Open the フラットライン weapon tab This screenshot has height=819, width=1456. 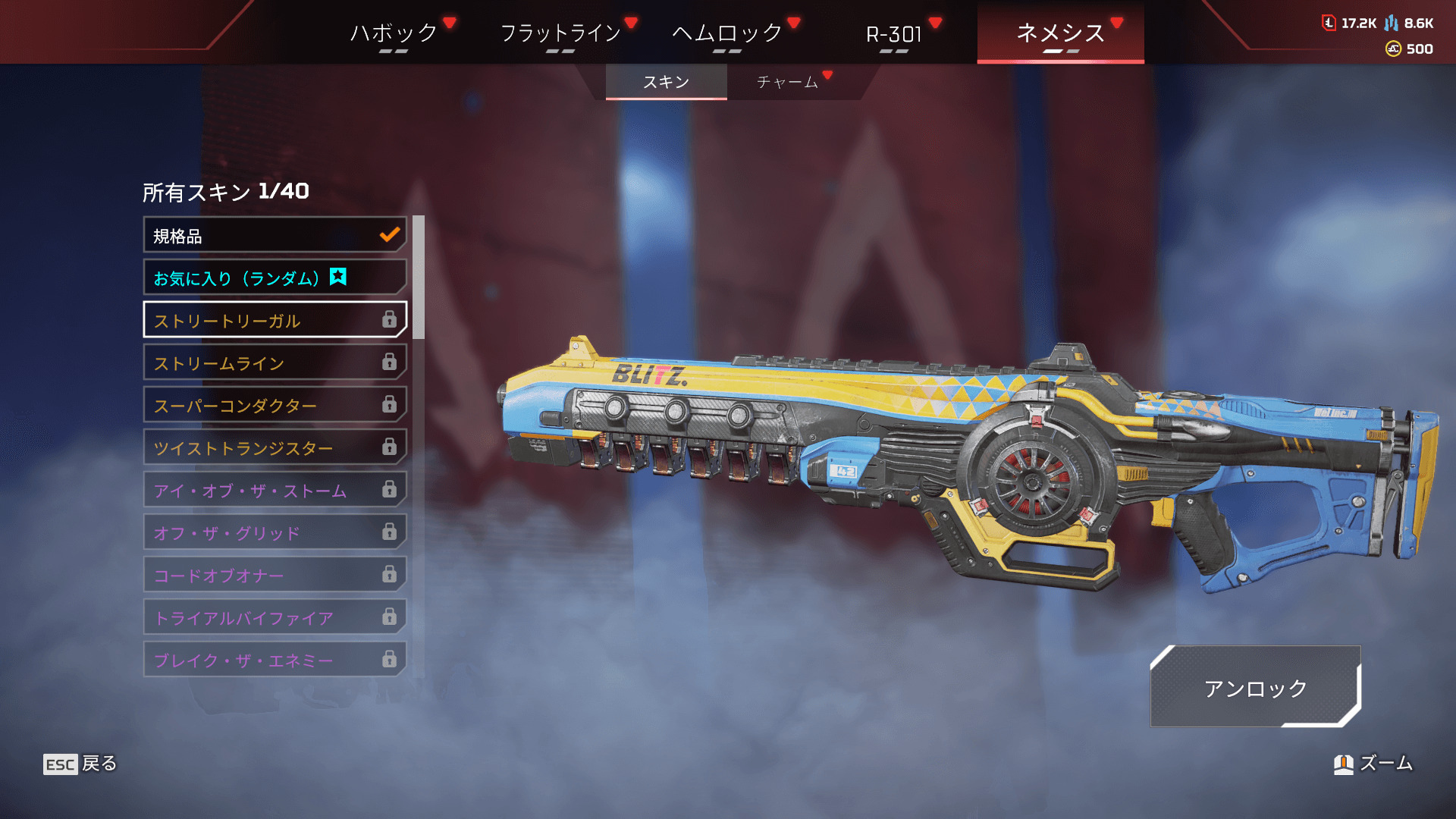(560, 33)
